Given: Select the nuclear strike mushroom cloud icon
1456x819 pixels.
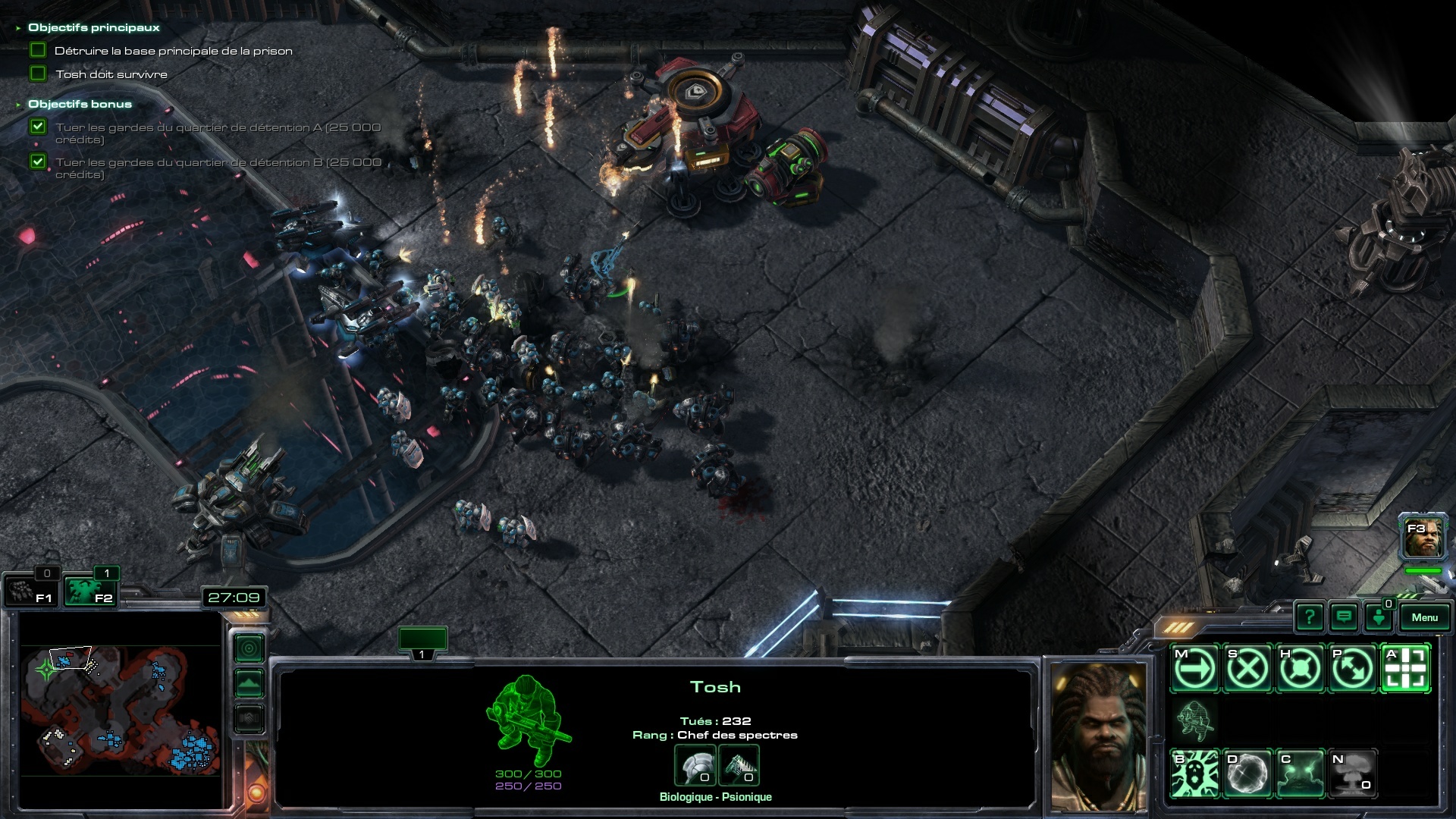Looking at the screenshot, I should coord(1352,773).
